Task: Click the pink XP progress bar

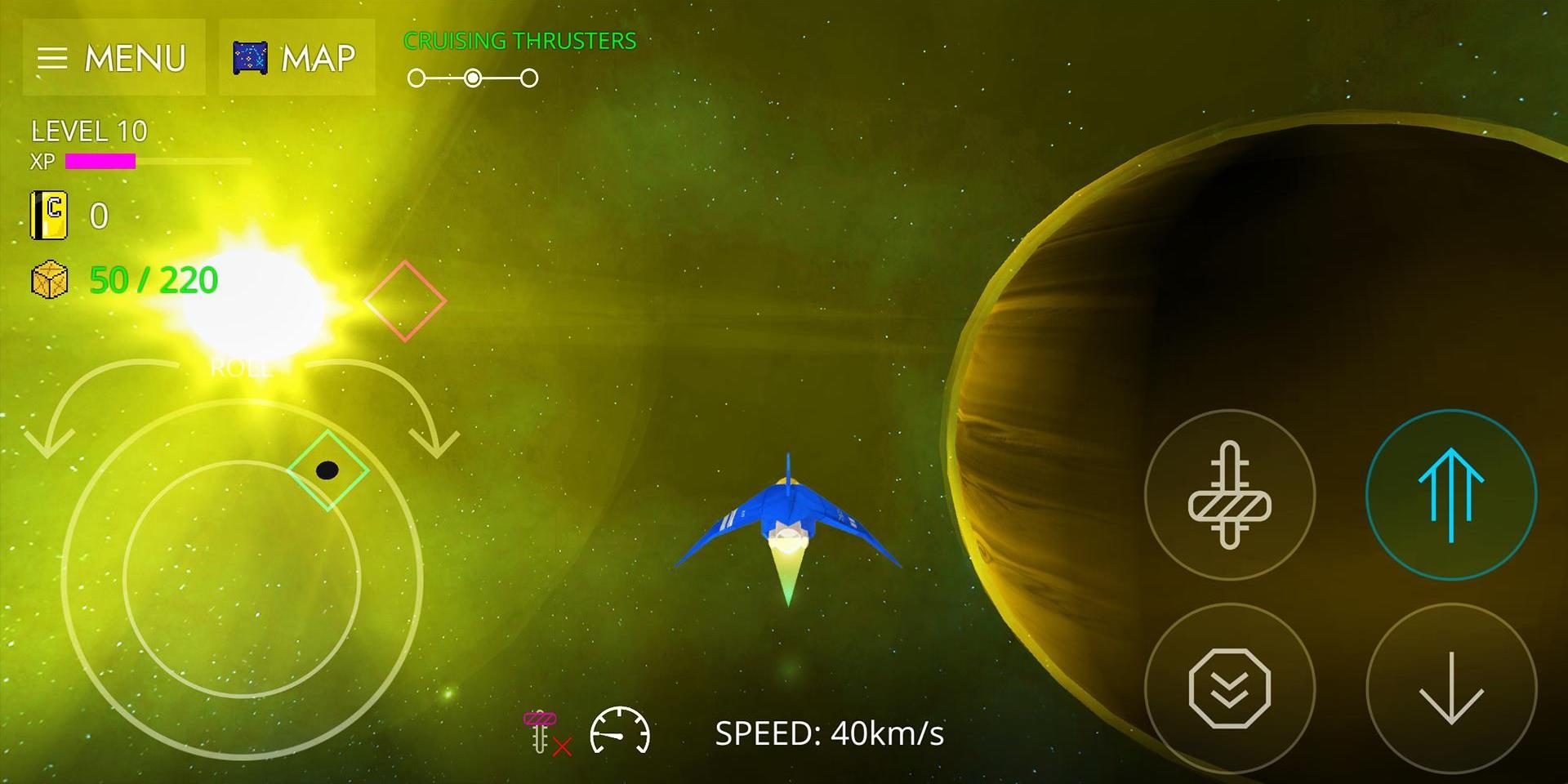Action: [100, 161]
